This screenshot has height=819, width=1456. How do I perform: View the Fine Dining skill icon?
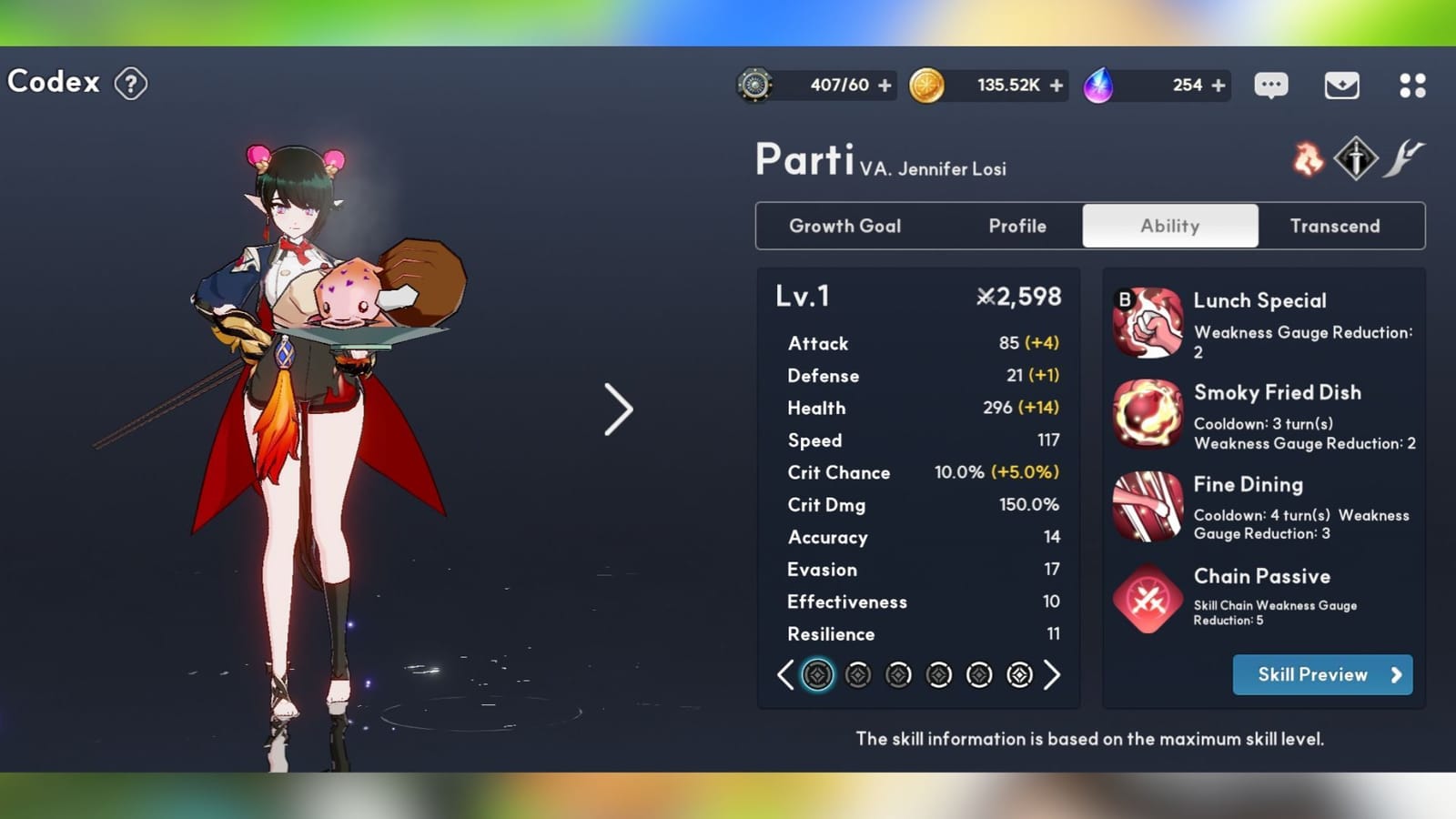[x=1148, y=506]
